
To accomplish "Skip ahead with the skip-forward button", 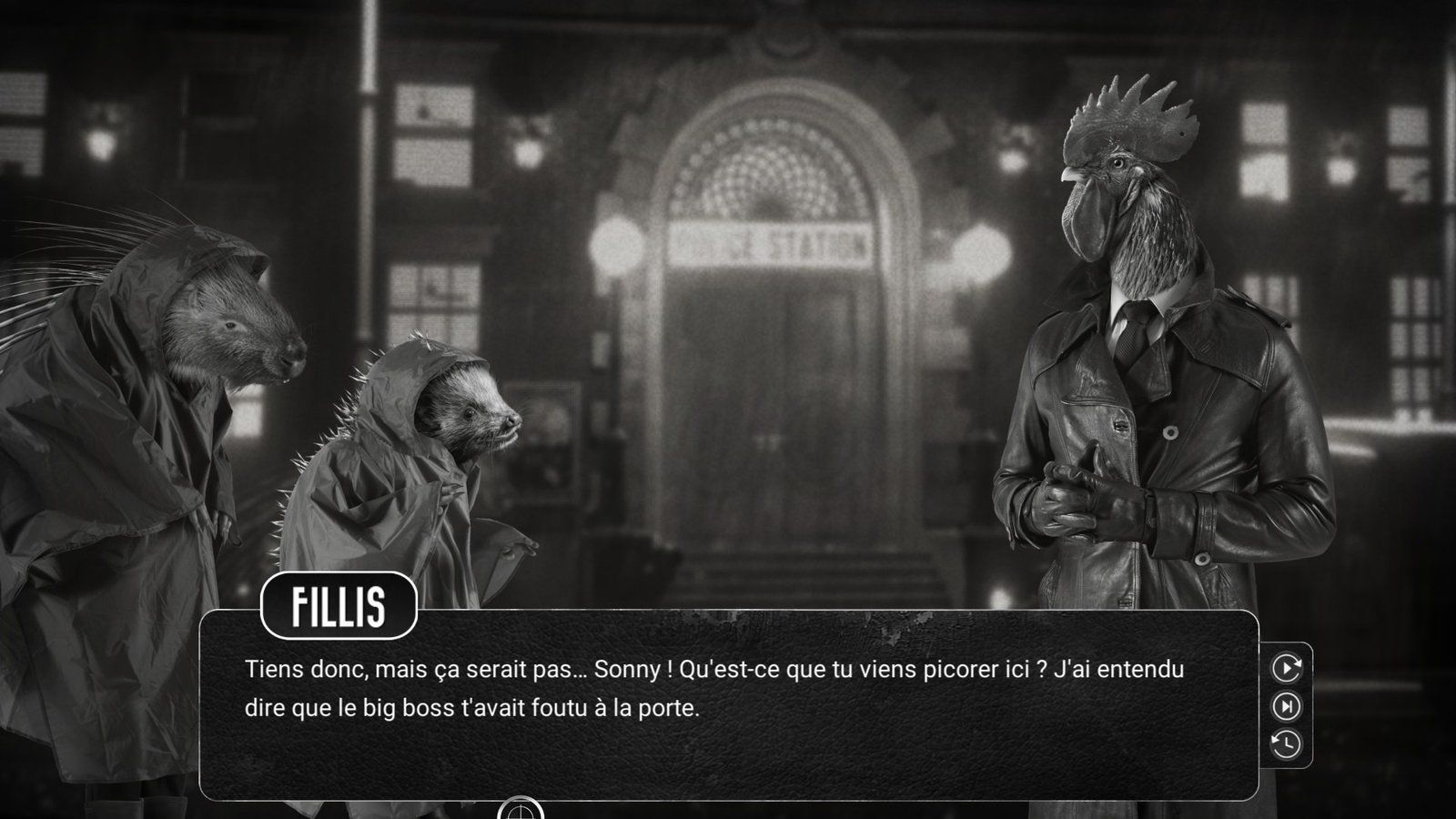I will (1286, 706).
